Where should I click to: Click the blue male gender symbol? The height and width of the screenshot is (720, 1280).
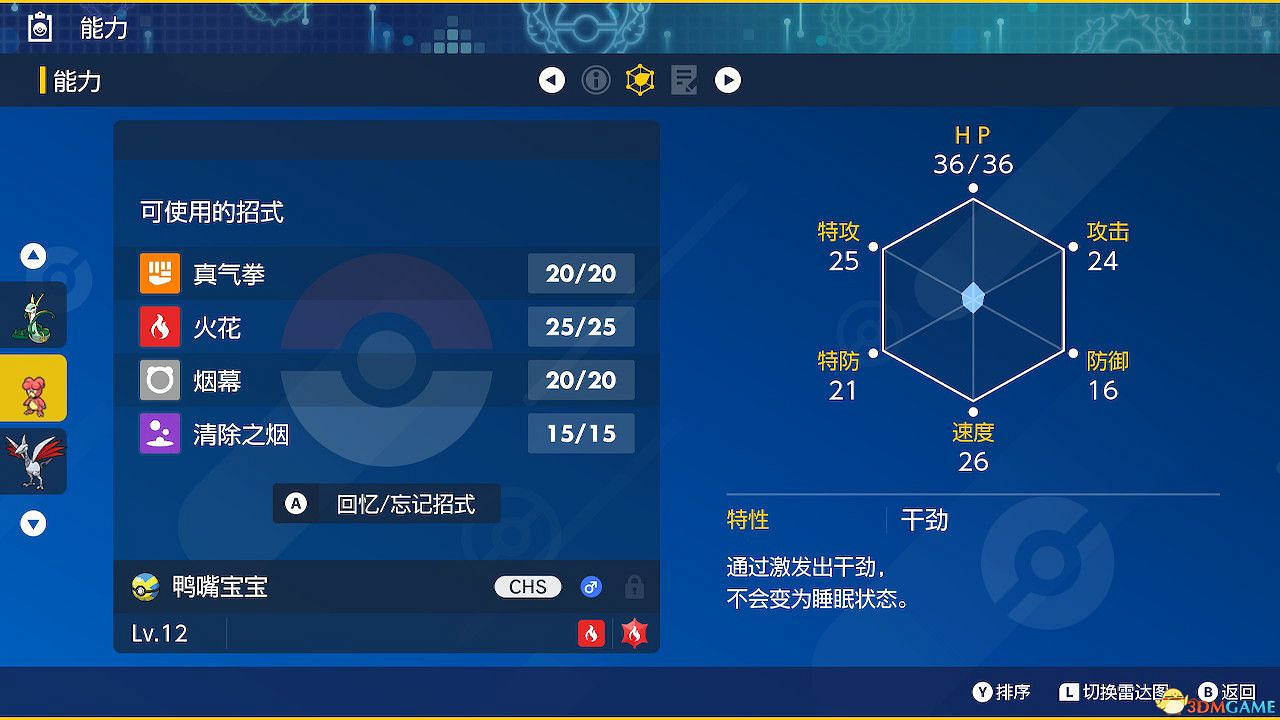[x=591, y=587]
